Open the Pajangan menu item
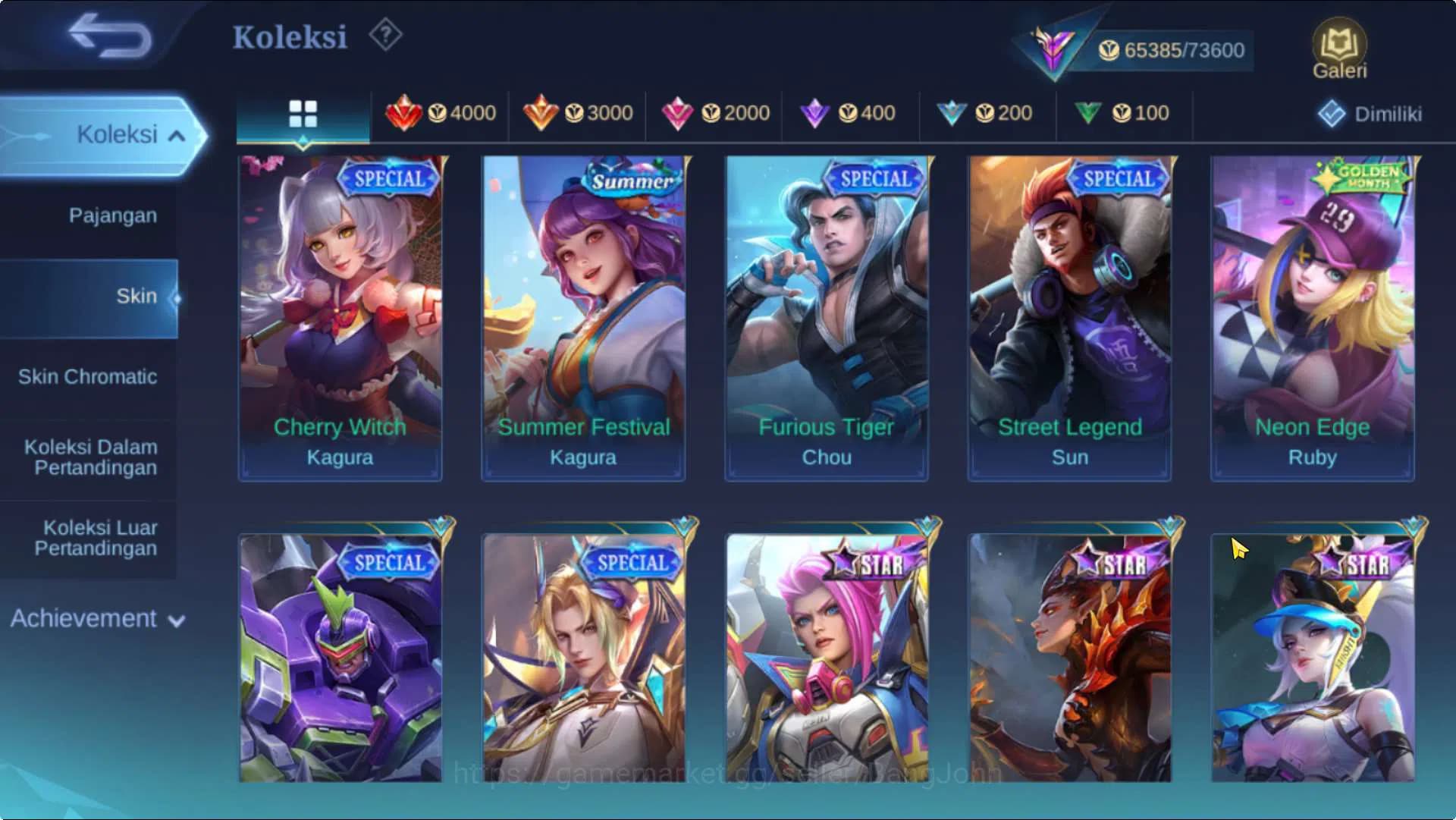 tap(111, 215)
